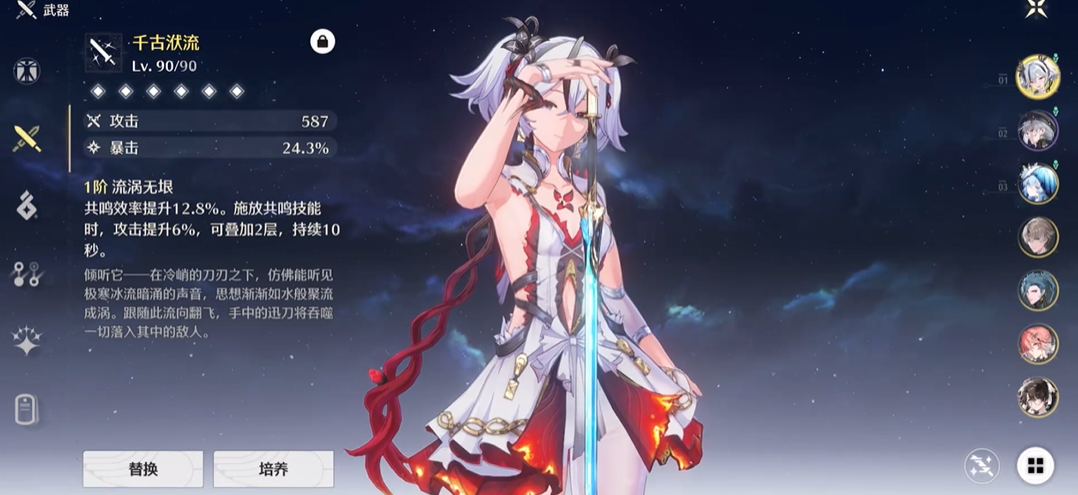
Task: Switch to the four-point star resonance chain tab
Action: (26, 341)
